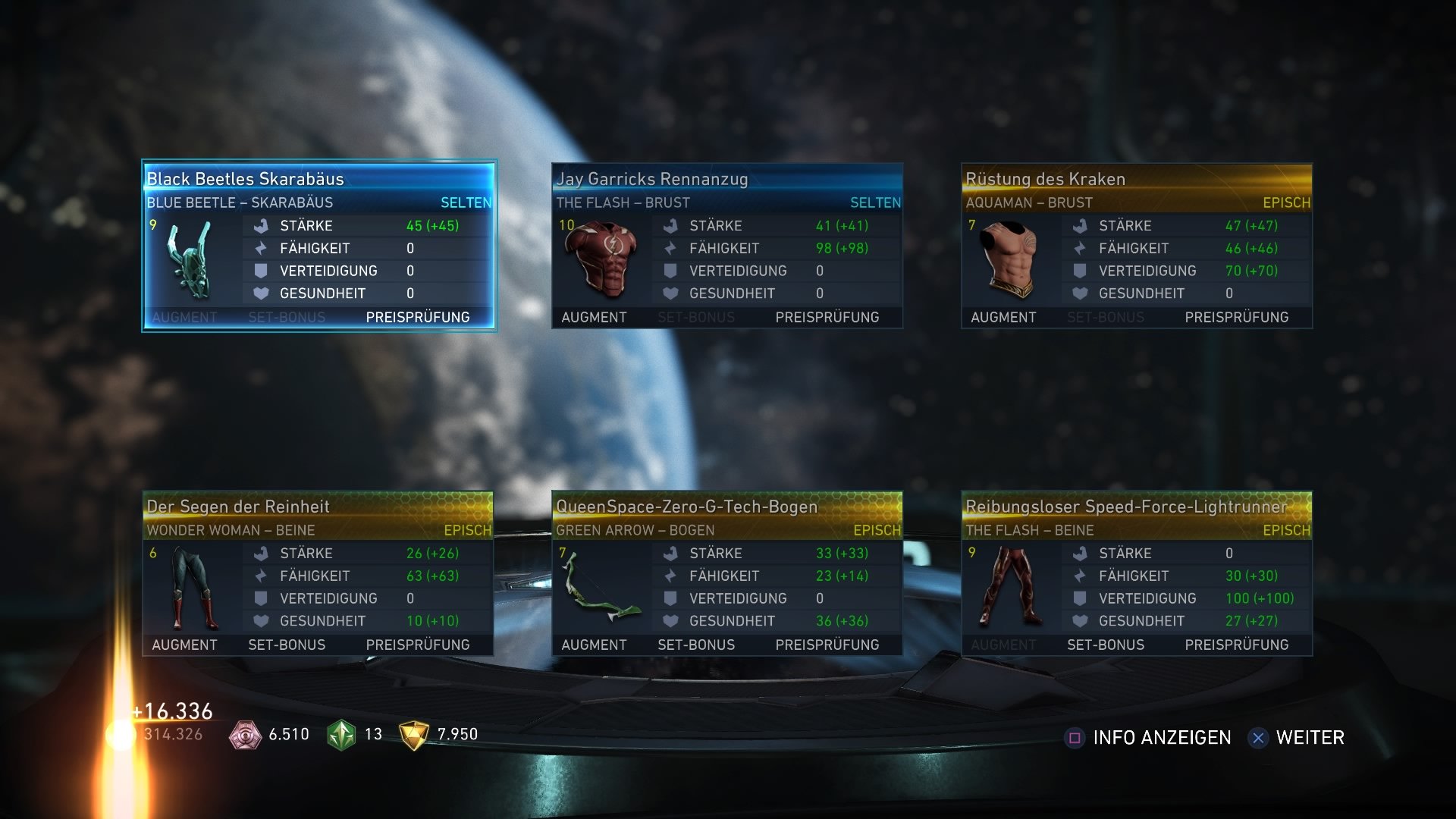Show Augment on Jay Garricks Rennanzug

click(594, 317)
